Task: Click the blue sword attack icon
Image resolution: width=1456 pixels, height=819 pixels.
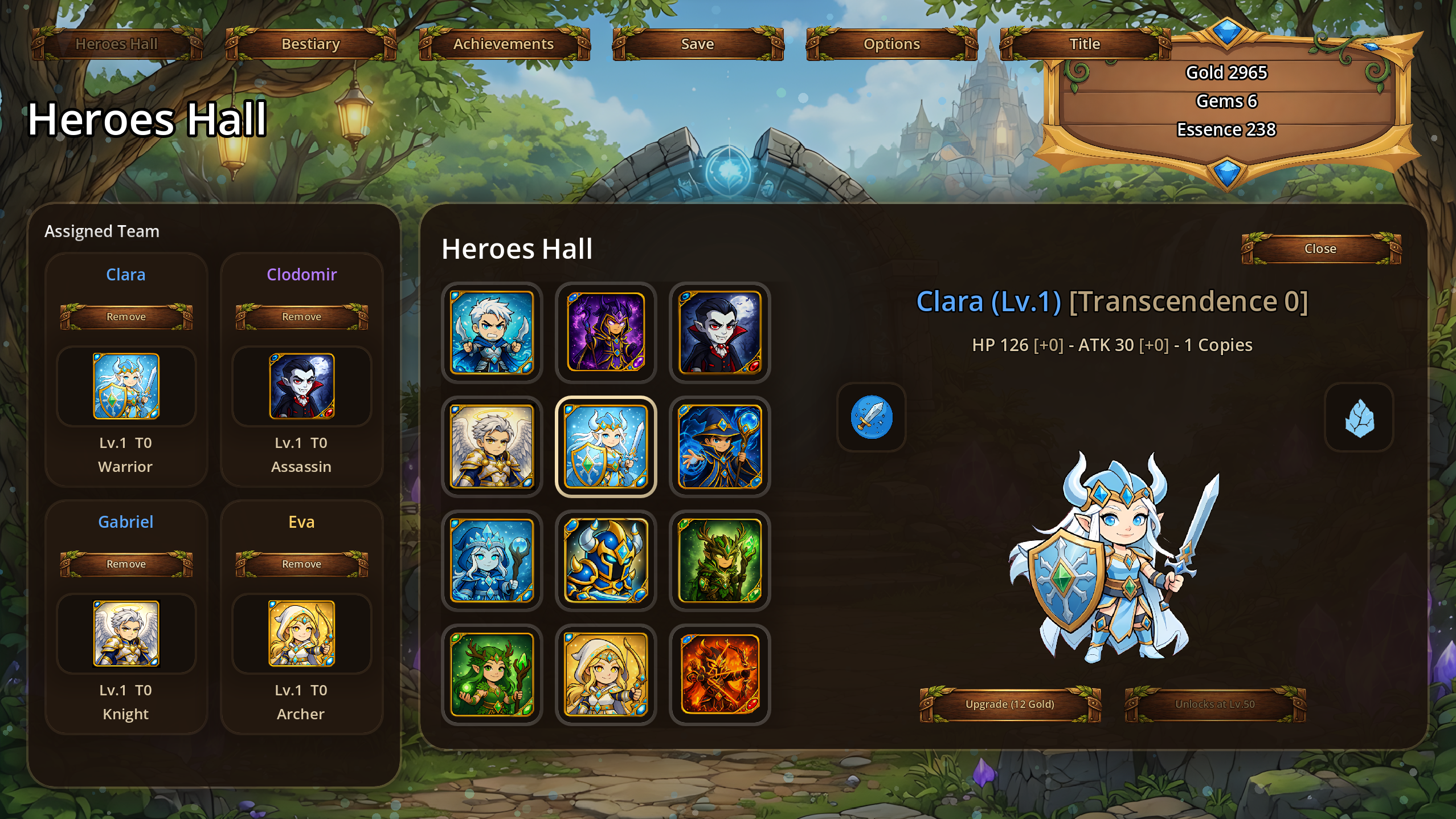Action: click(871, 417)
